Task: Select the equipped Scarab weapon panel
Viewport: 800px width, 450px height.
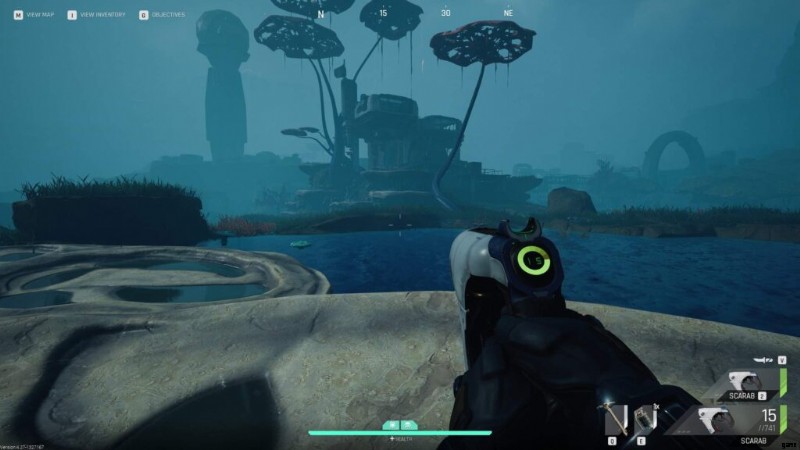Action: [x=738, y=421]
